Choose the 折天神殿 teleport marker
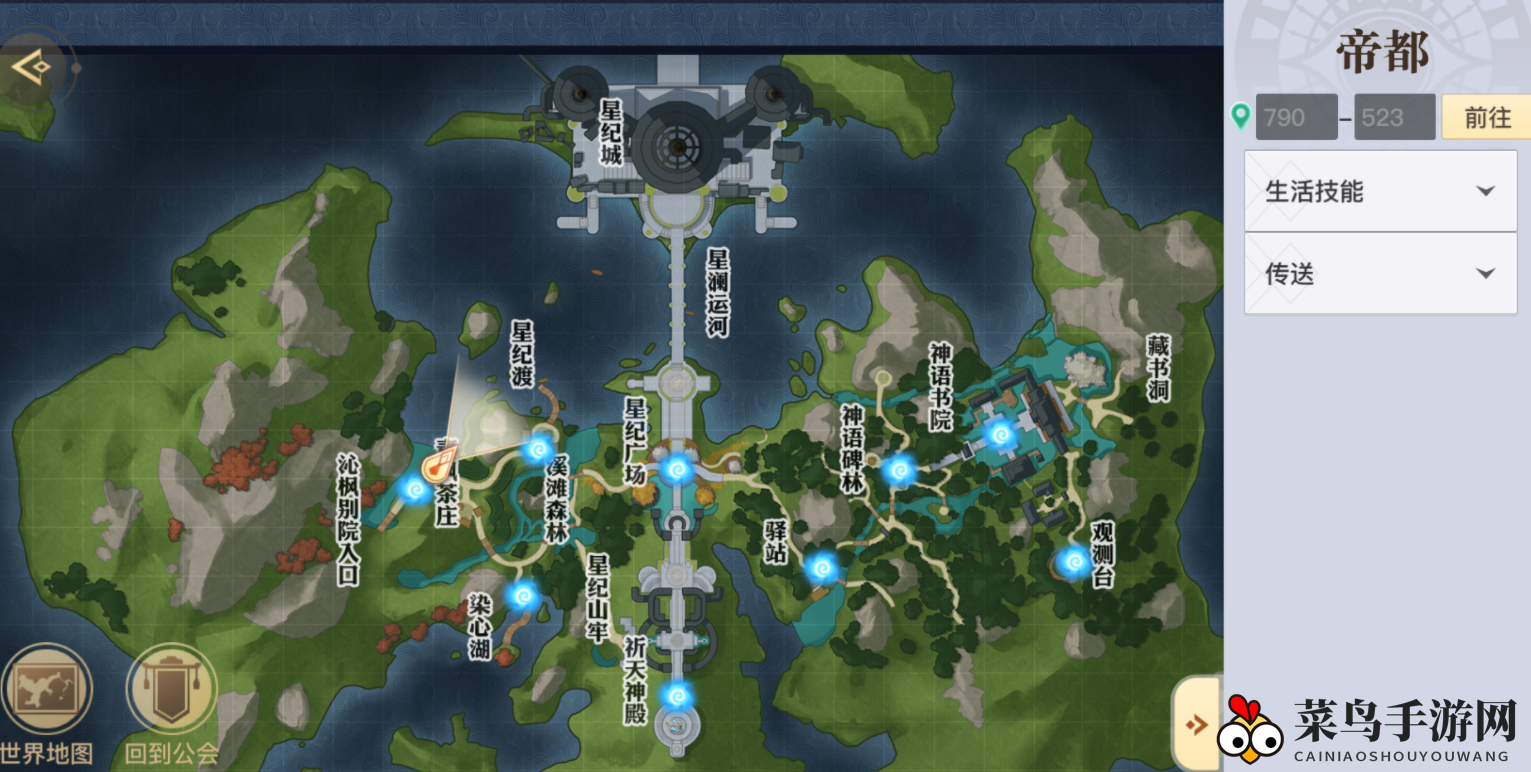Viewport: 1531px width, 772px height. click(677, 694)
